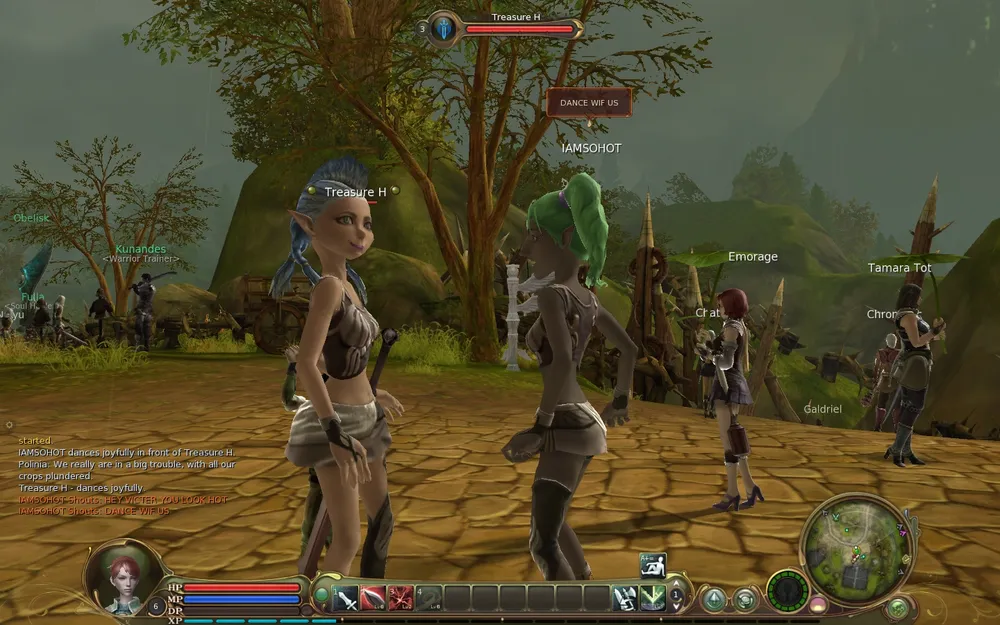Open the chat settings gear icon

9,424
